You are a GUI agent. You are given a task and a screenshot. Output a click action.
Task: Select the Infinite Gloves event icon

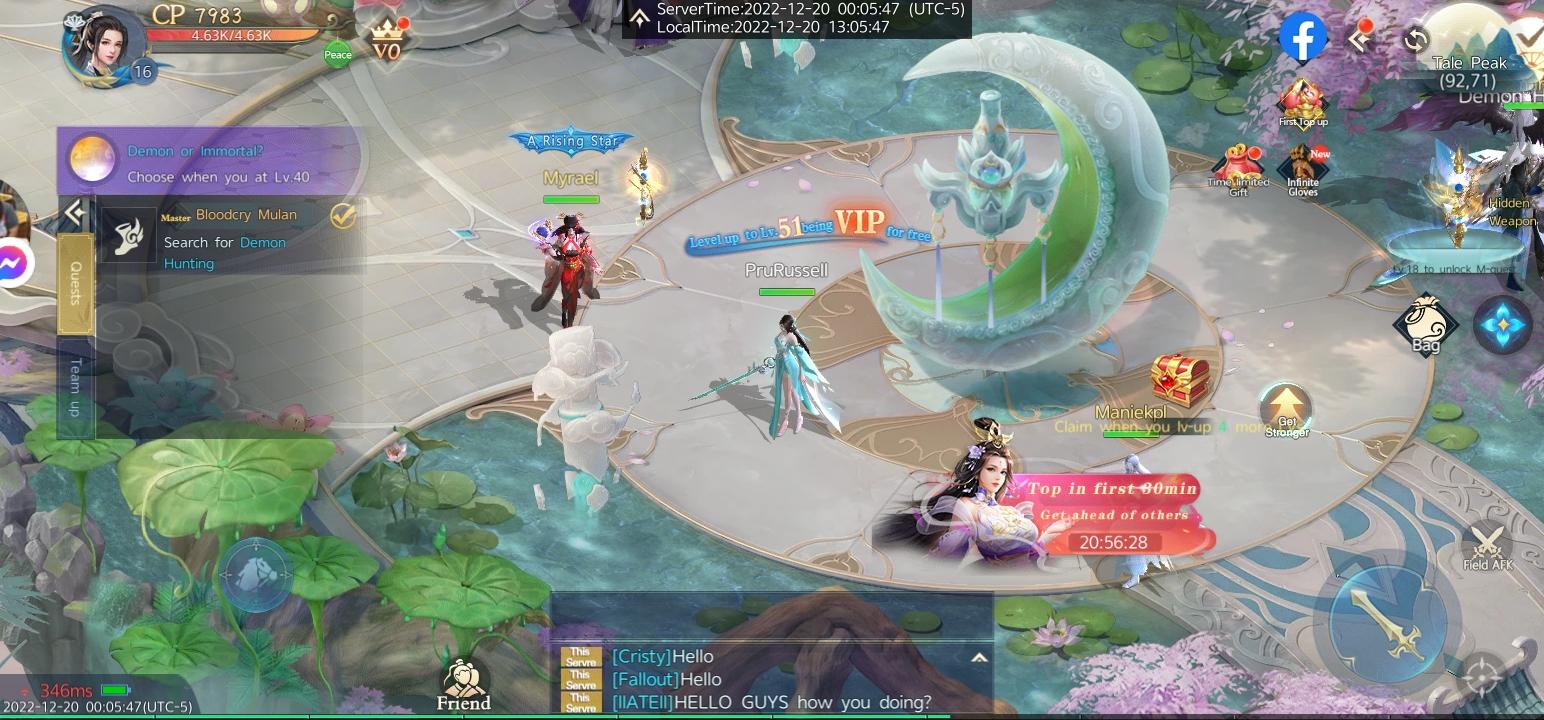(1301, 166)
